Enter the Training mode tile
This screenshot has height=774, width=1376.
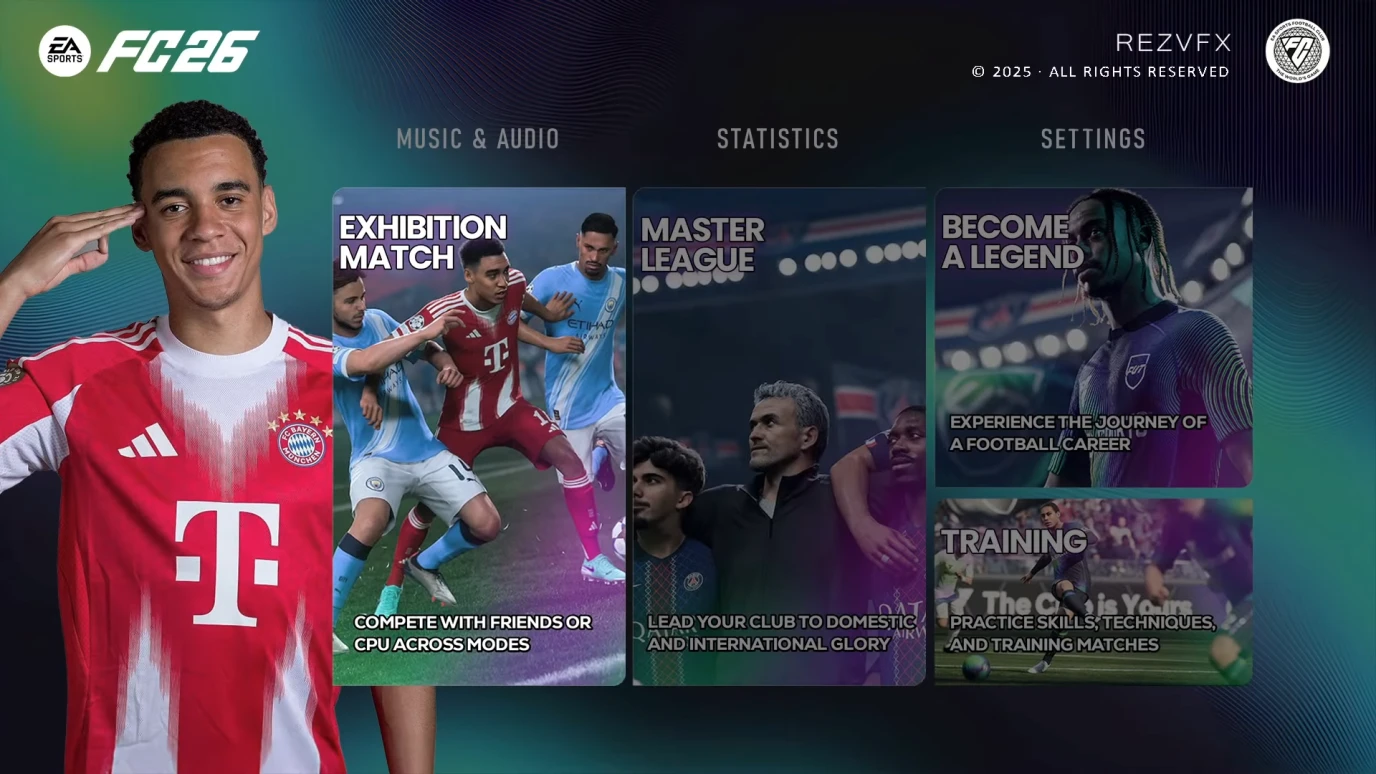tap(1093, 591)
